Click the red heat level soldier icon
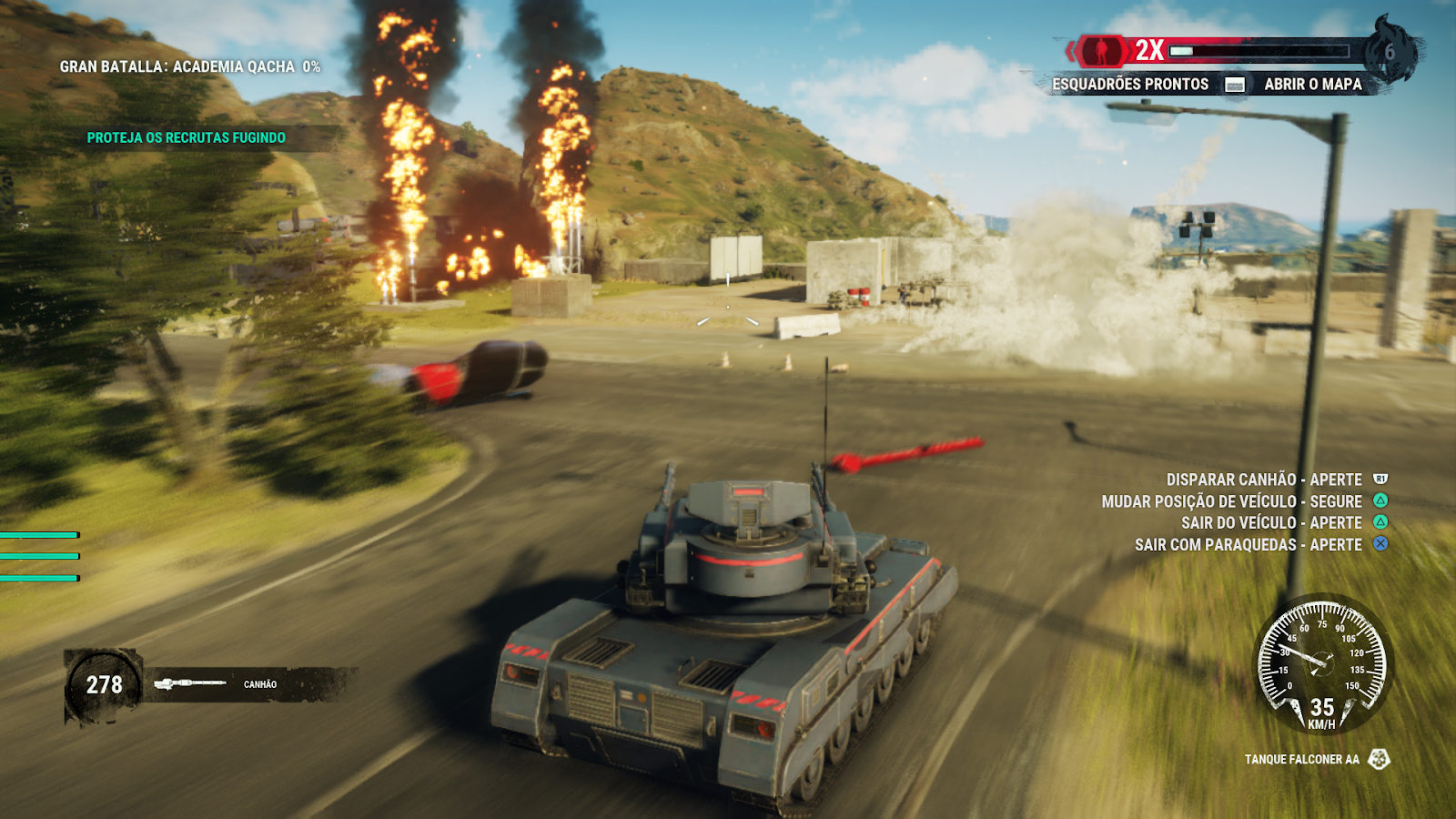Viewport: 1456px width, 819px height. (1101, 50)
